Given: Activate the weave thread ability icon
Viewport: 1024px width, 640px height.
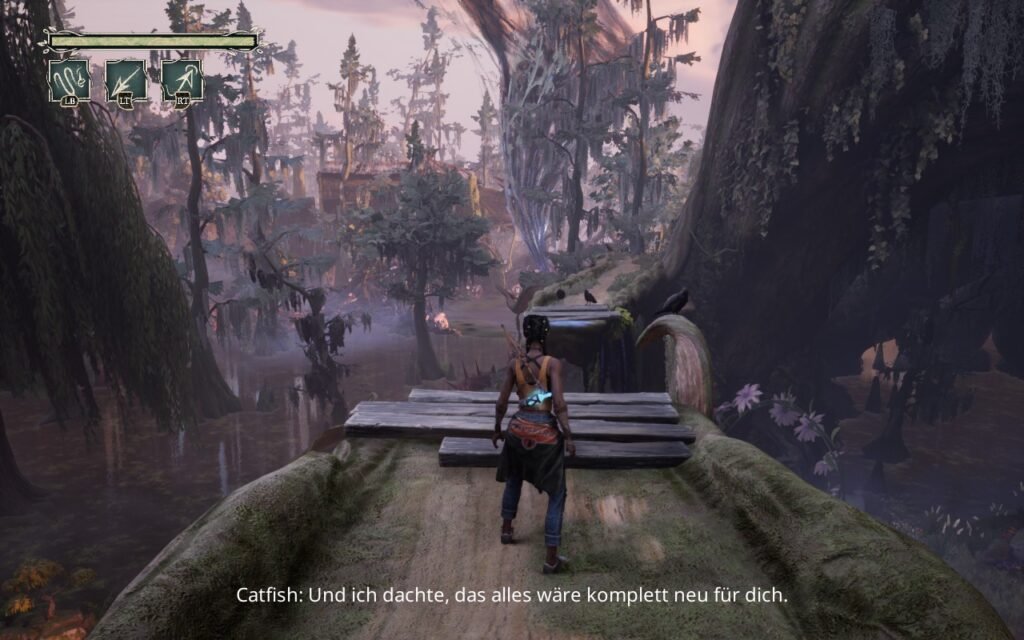Looking at the screenshot, I should (x=70, y=80).
